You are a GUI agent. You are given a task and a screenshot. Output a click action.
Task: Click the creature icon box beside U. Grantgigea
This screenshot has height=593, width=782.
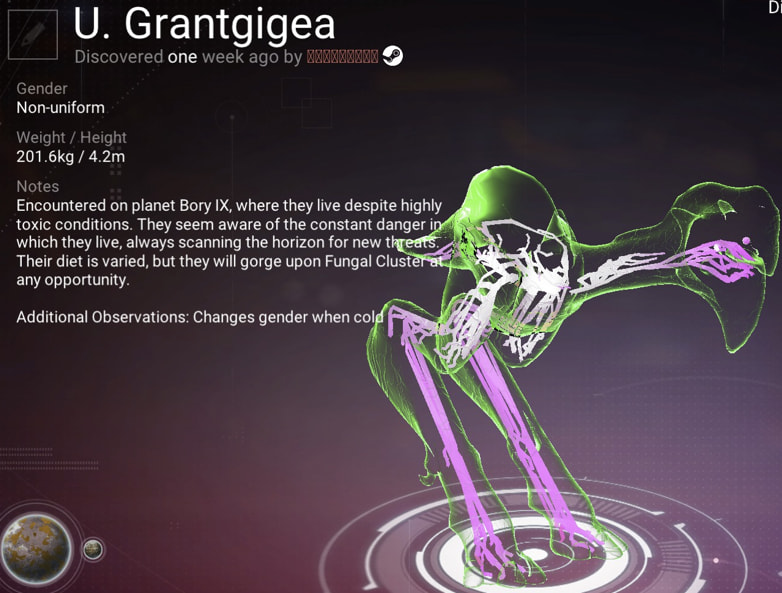33,35
